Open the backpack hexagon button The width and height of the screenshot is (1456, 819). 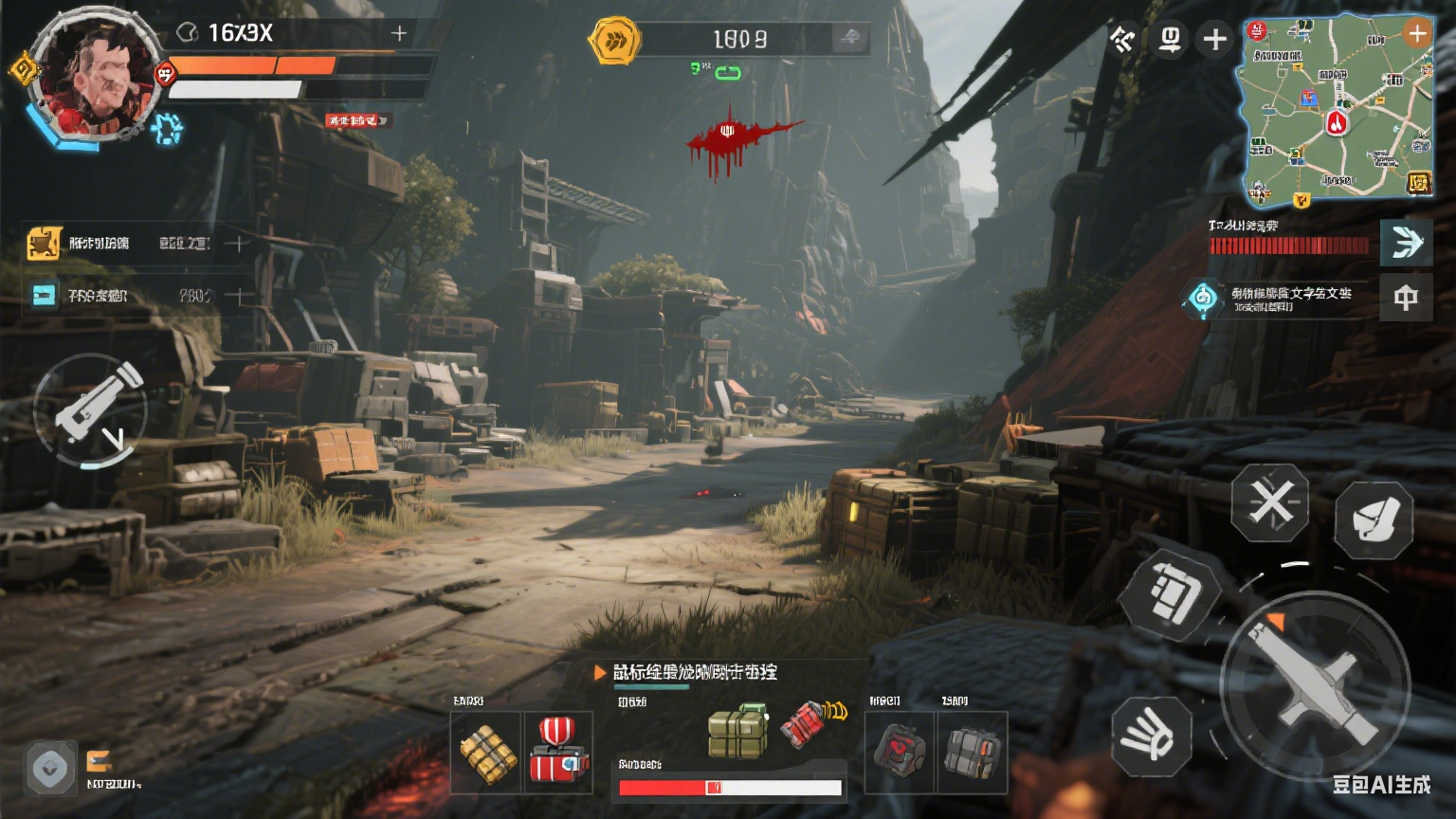1168,593
